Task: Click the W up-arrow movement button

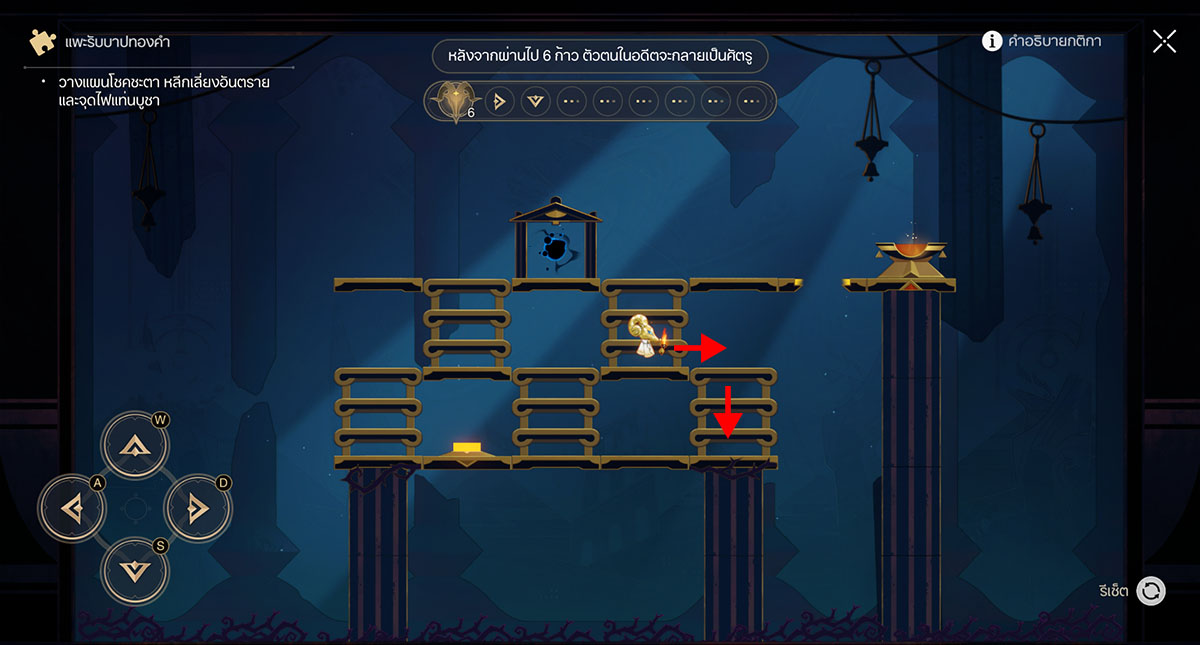Action: tap(135, 446)
